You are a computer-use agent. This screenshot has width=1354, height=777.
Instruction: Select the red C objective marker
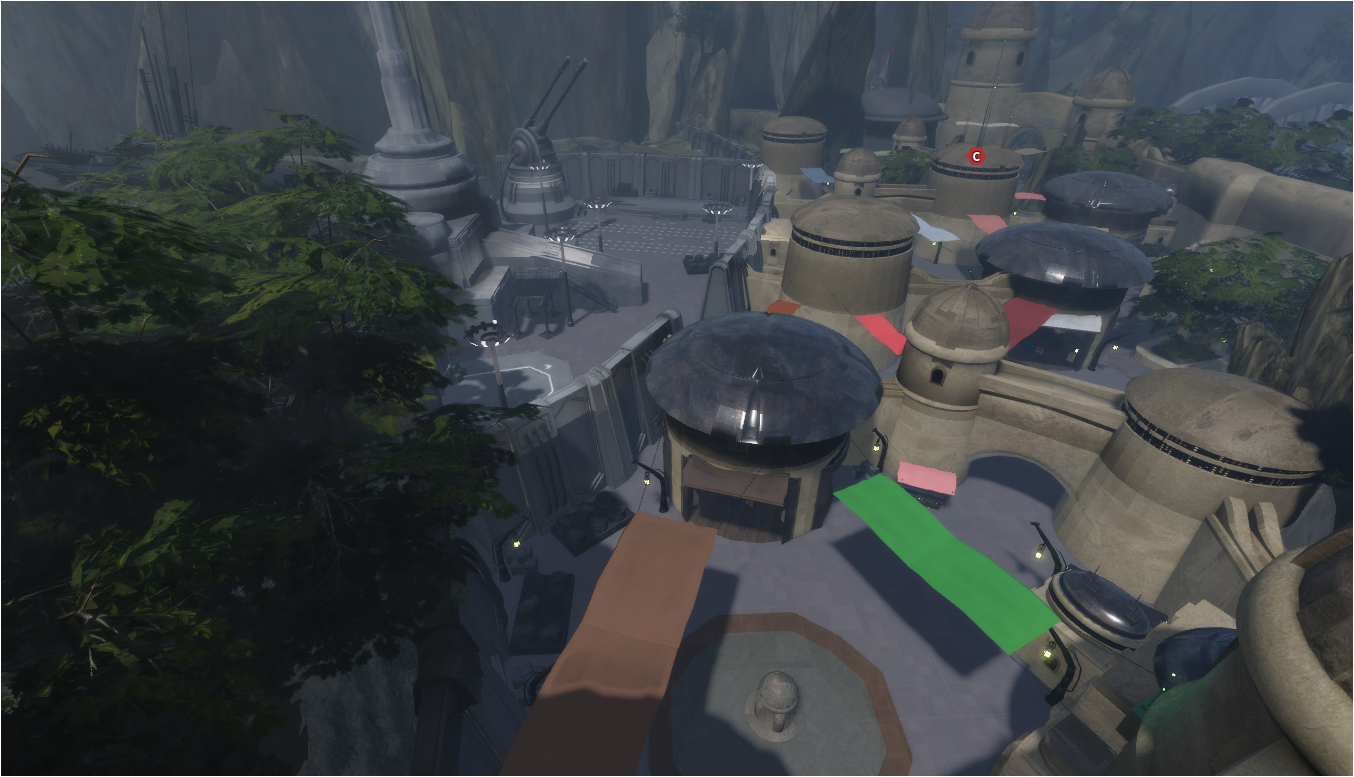point(976,156)
